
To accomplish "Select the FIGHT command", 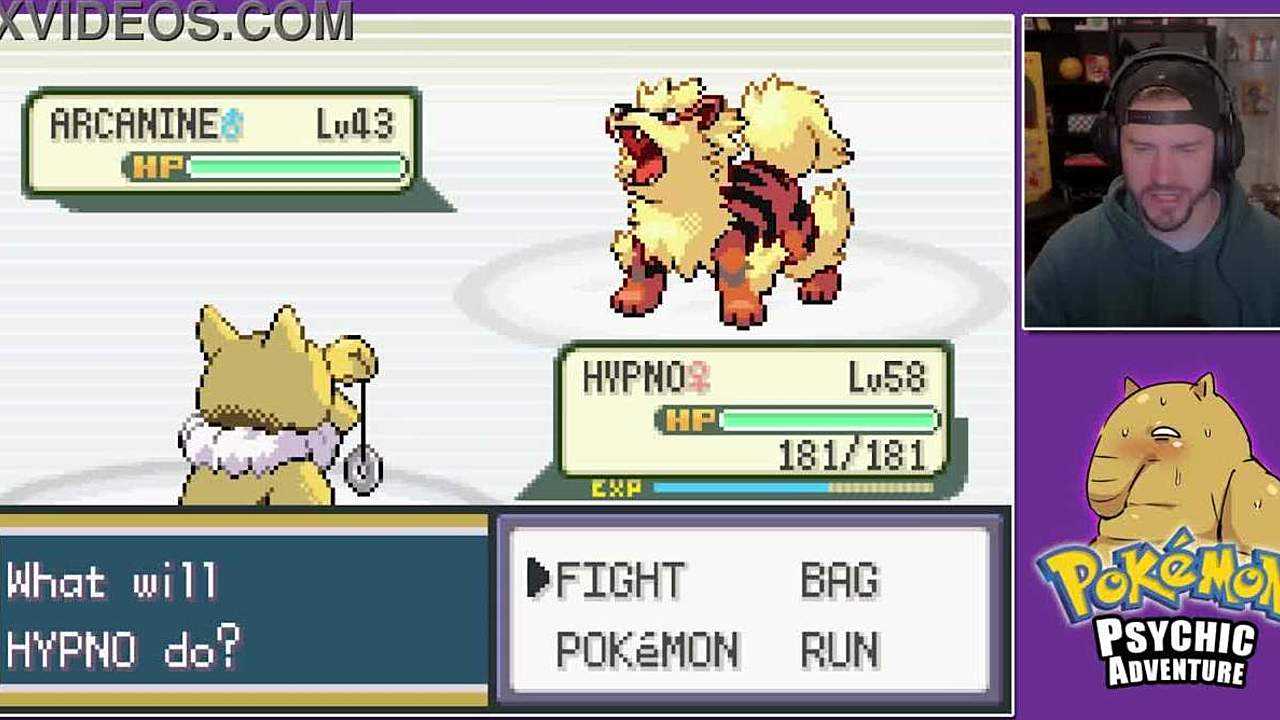I will (x=620, y=580).
